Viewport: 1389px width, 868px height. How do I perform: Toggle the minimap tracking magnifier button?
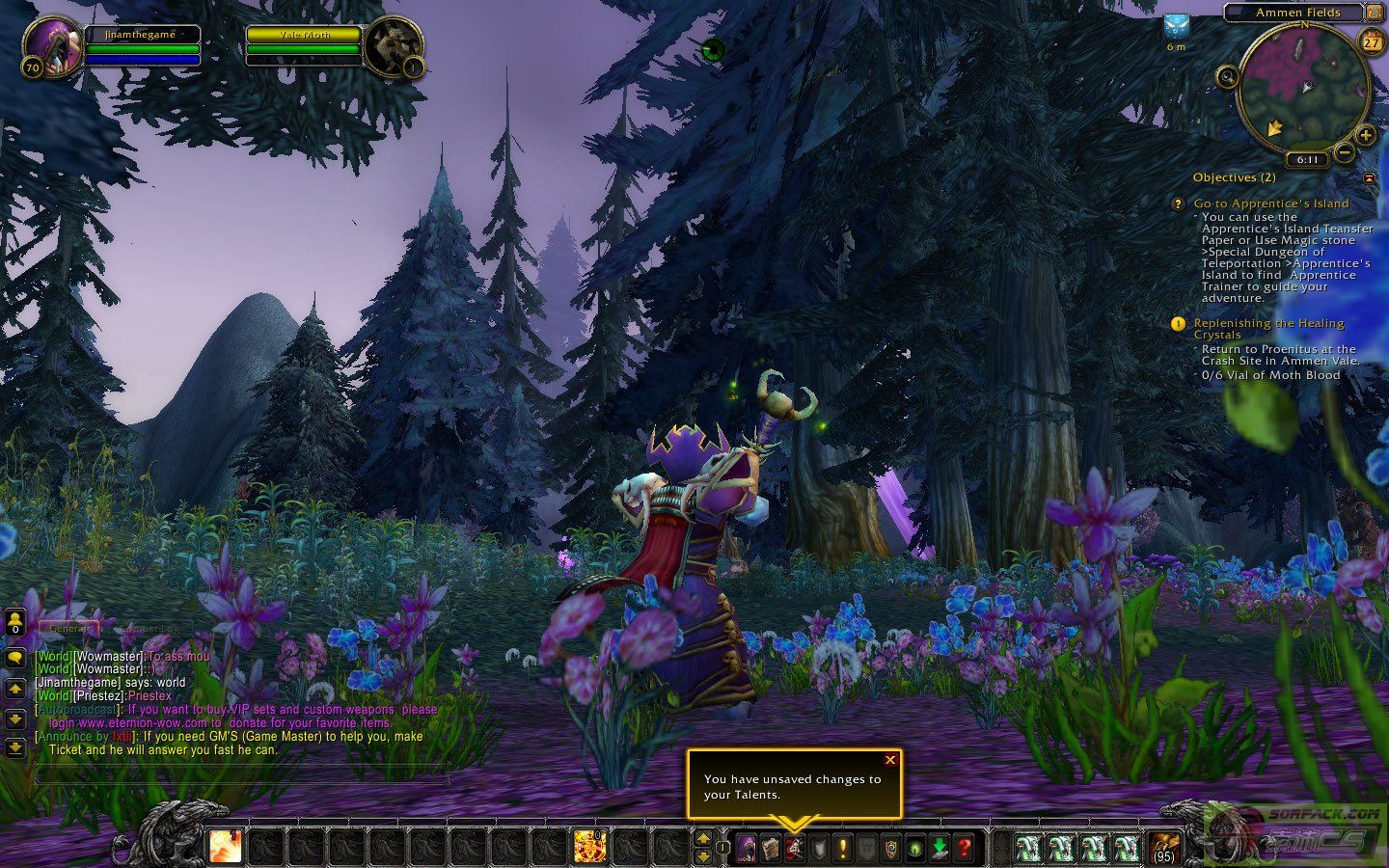tap(1227, 76)
